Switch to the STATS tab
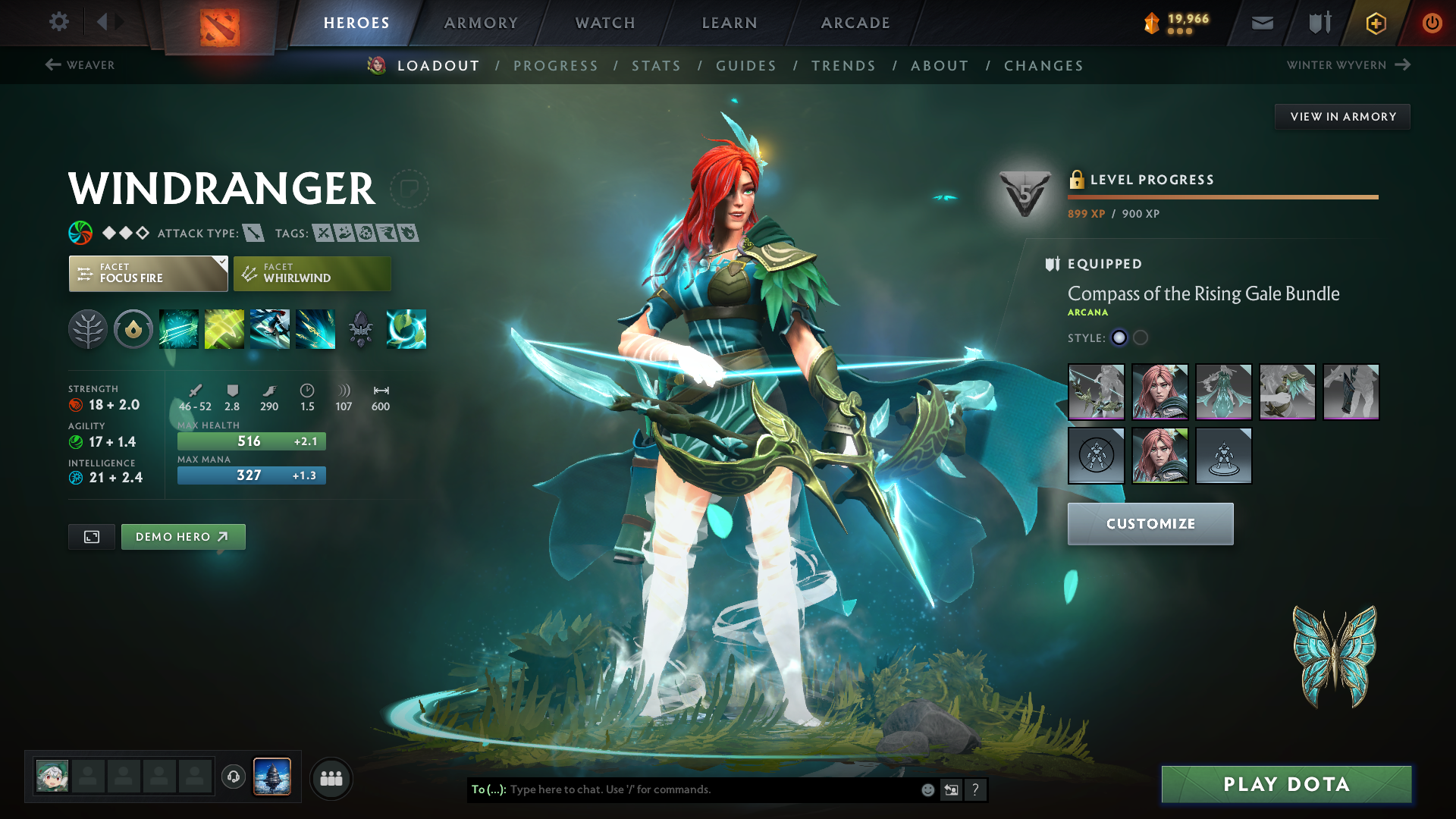This screenshot has height=819, width=1456. coord(657,66)
